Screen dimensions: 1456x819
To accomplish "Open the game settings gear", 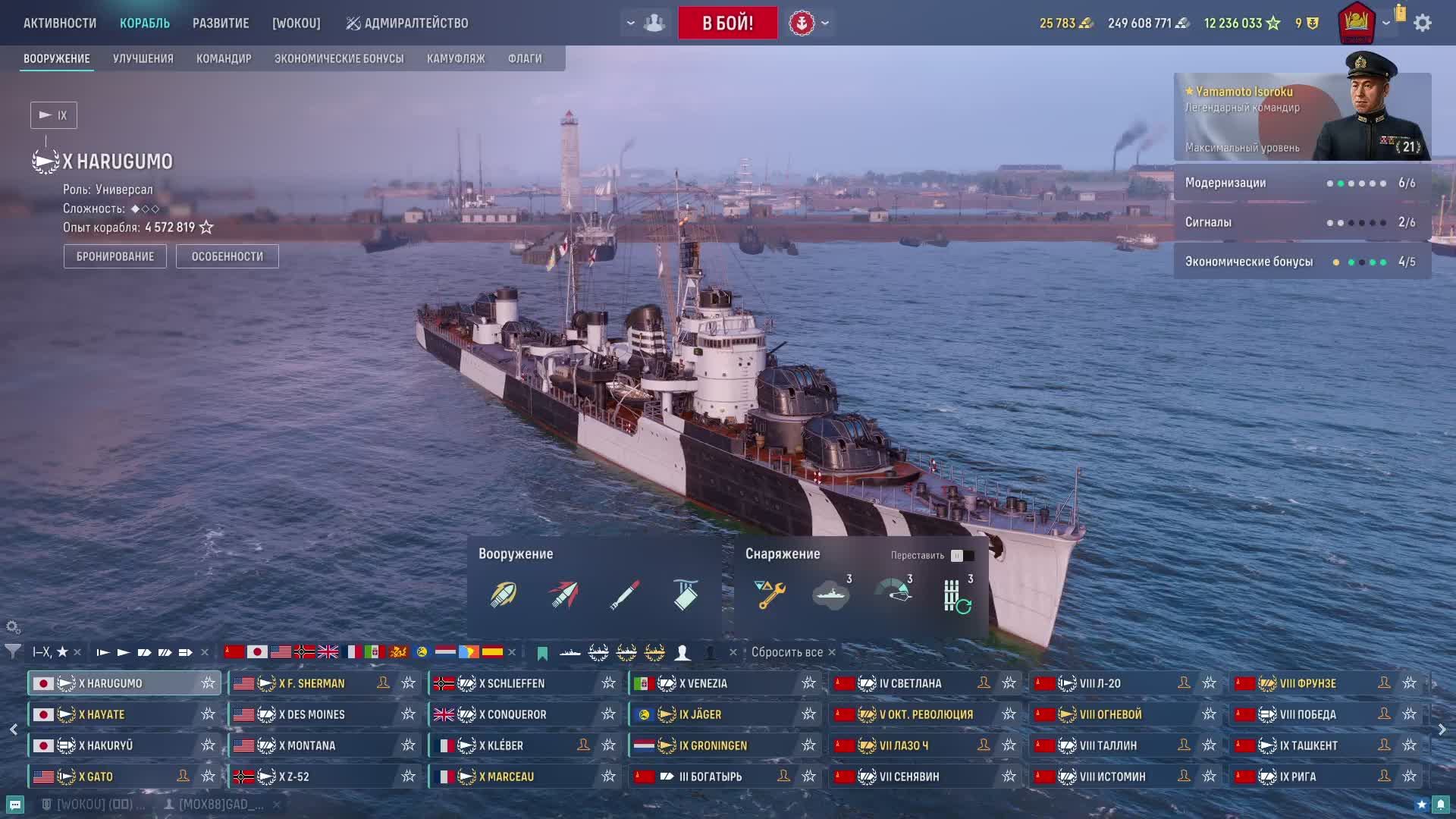I will pos(1423,23).
